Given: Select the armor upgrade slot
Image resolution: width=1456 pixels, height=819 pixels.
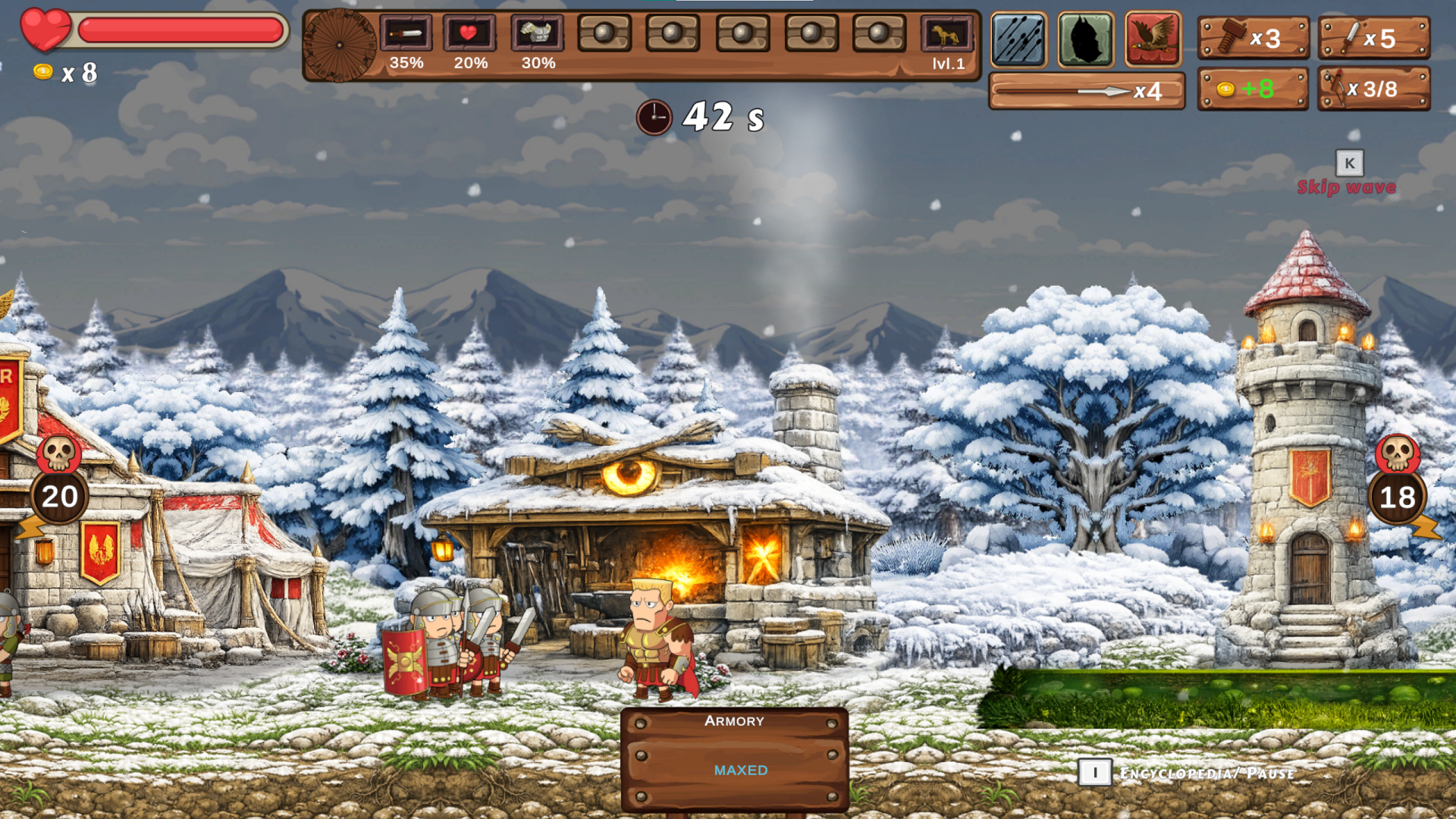Looking at the screenshot, I should [537, 34].
